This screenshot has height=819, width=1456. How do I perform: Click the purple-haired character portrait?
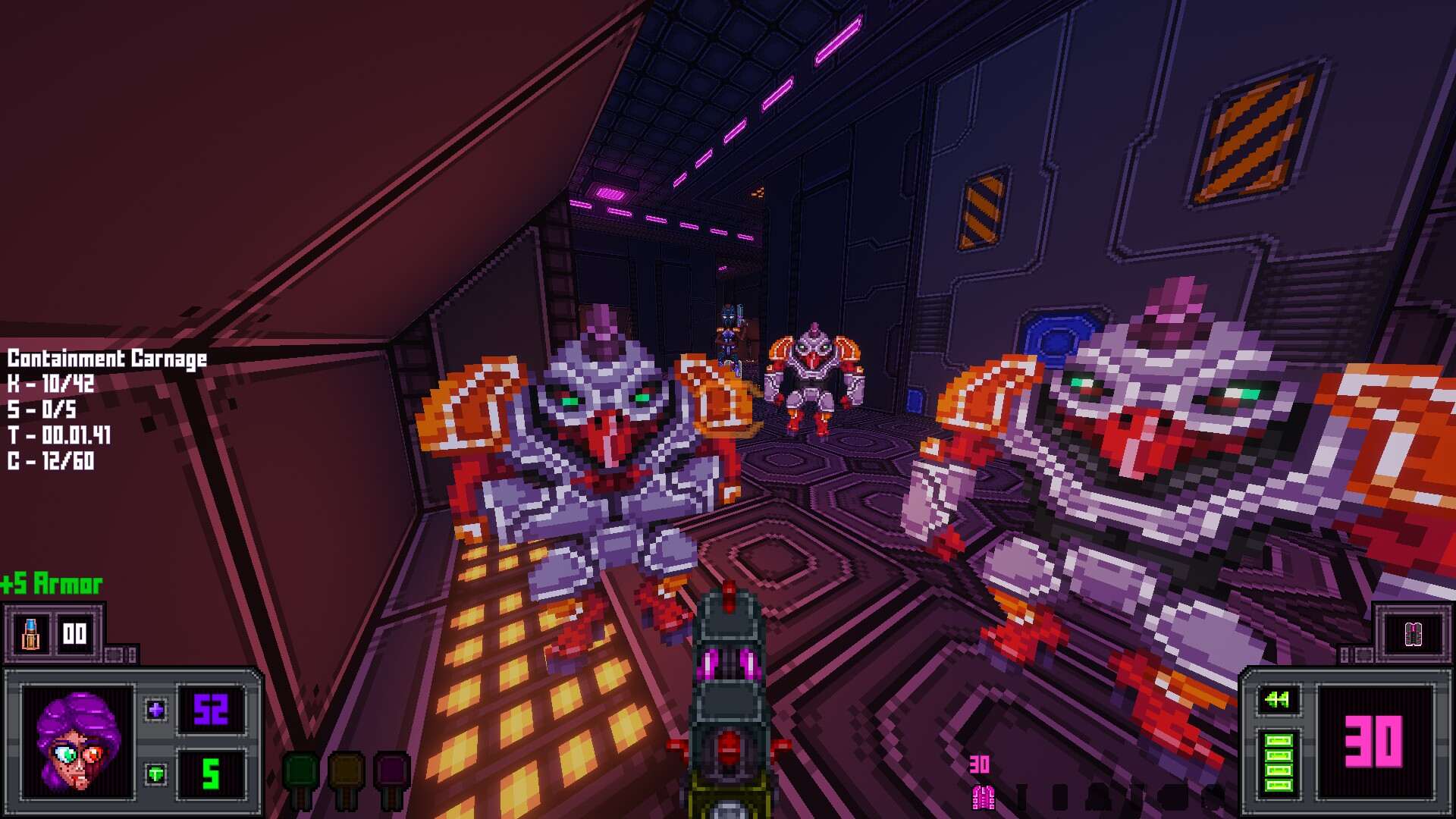click(78, 742)
